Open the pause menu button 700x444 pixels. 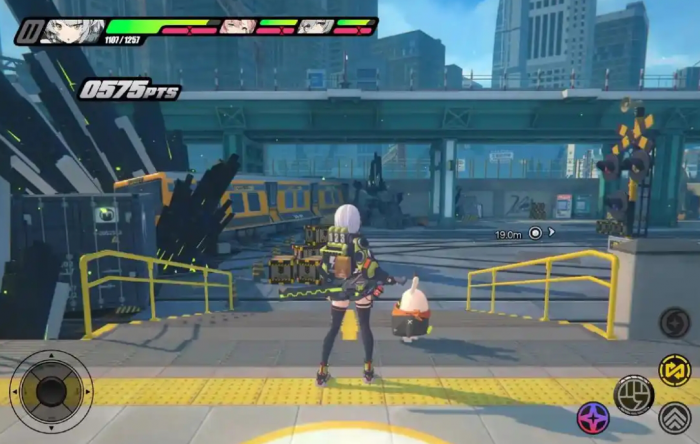27,31
